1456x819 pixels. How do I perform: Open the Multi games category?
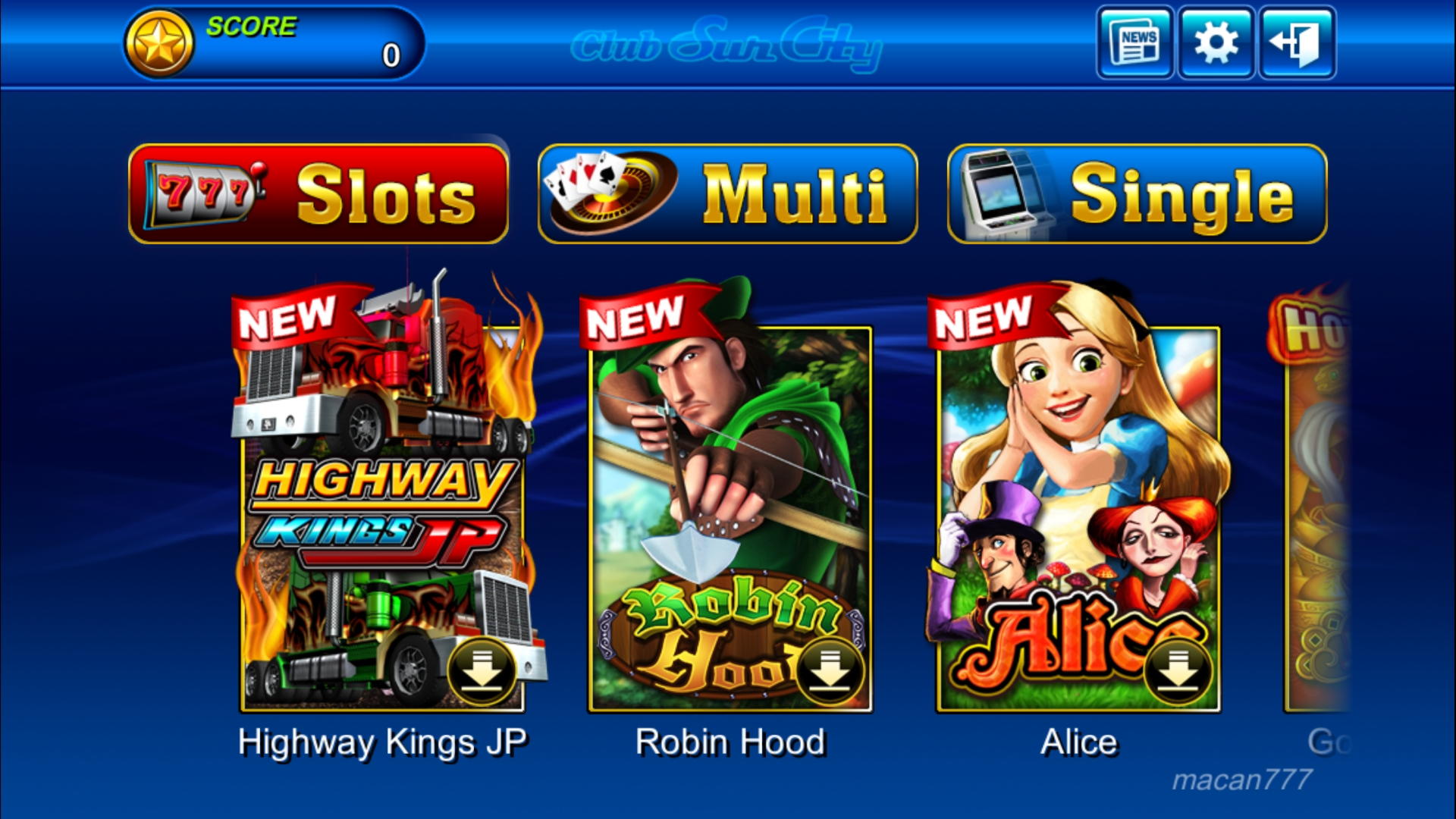point(728,194)
